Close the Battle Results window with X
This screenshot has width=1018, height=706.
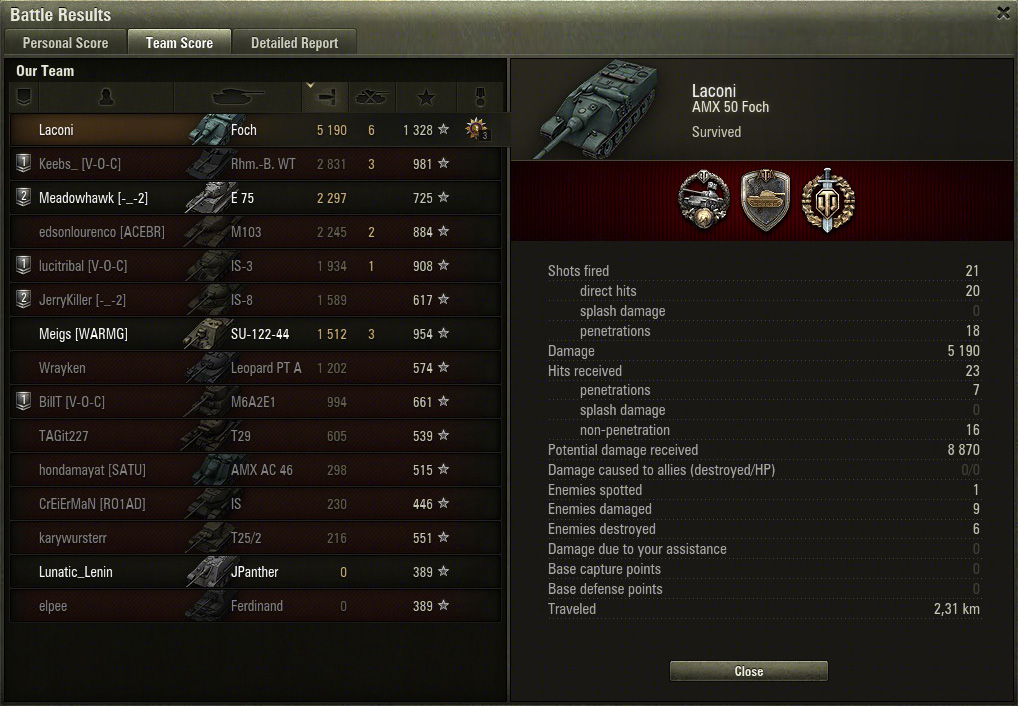tap(1003, 13)
